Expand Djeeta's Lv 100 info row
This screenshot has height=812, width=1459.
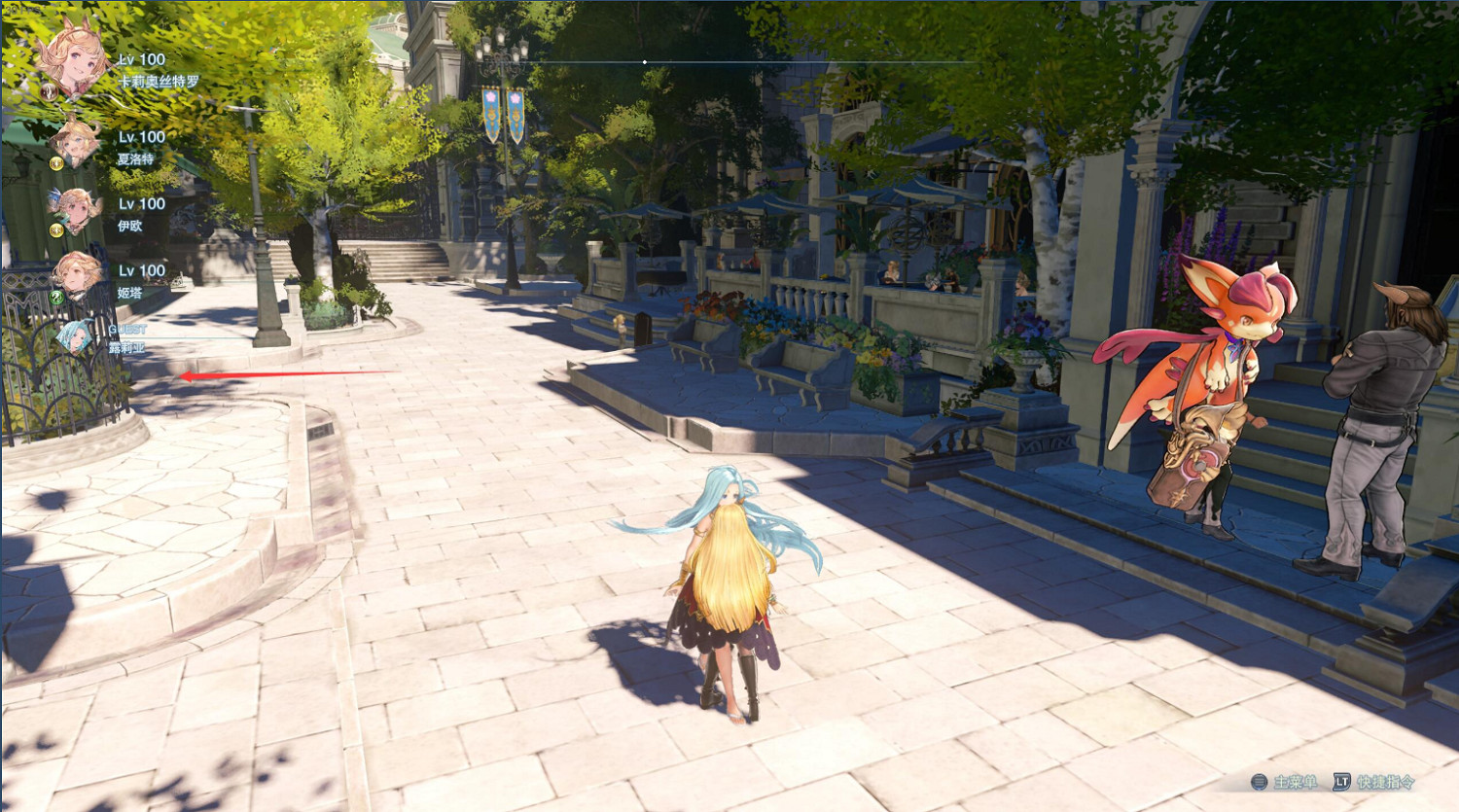140,268
